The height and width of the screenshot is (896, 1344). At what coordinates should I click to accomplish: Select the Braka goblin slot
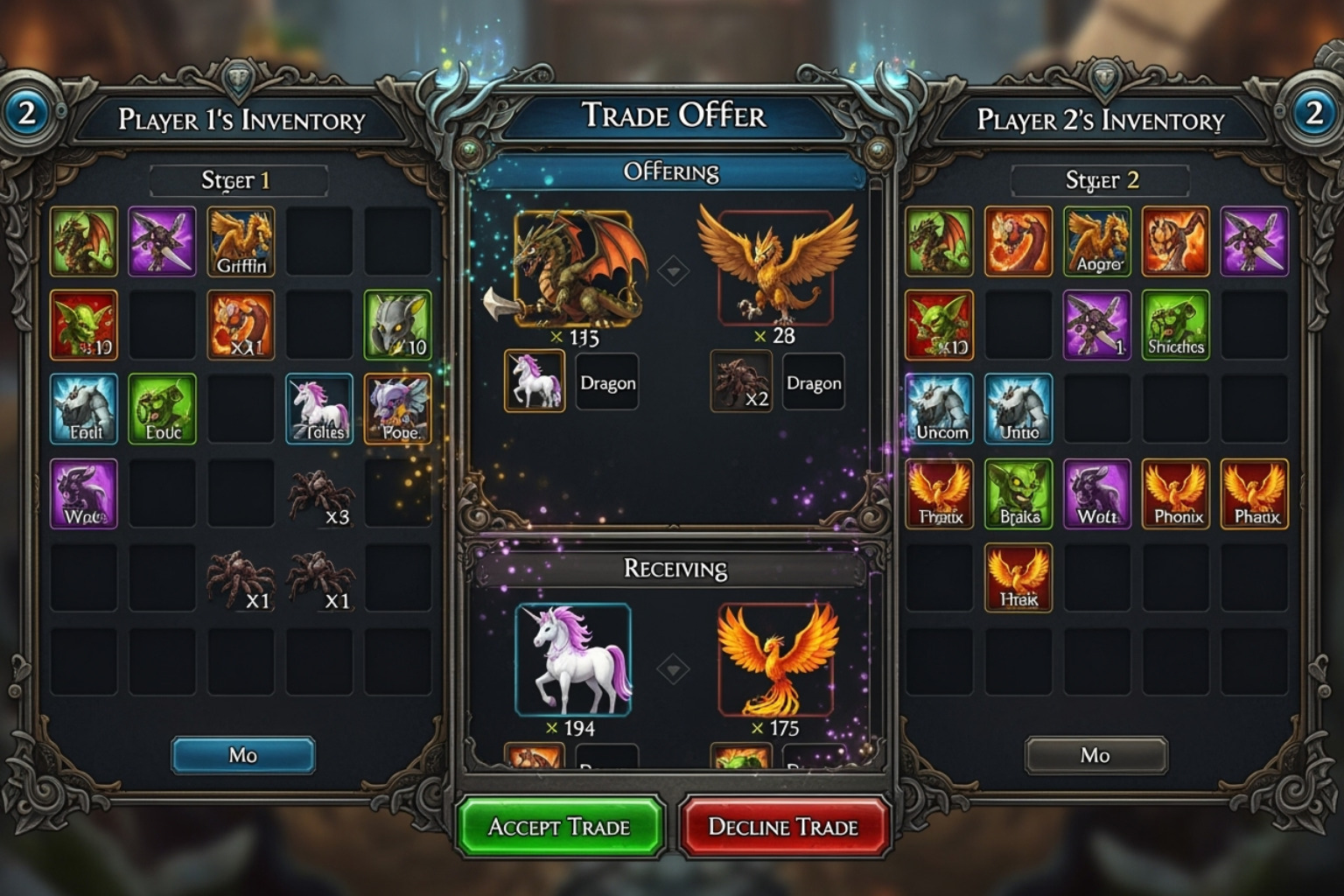(x=1018, y=493)
